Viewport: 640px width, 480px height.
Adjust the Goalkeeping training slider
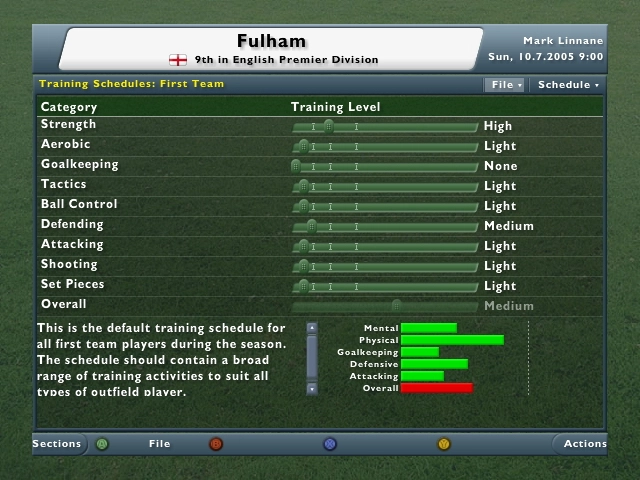296,166
